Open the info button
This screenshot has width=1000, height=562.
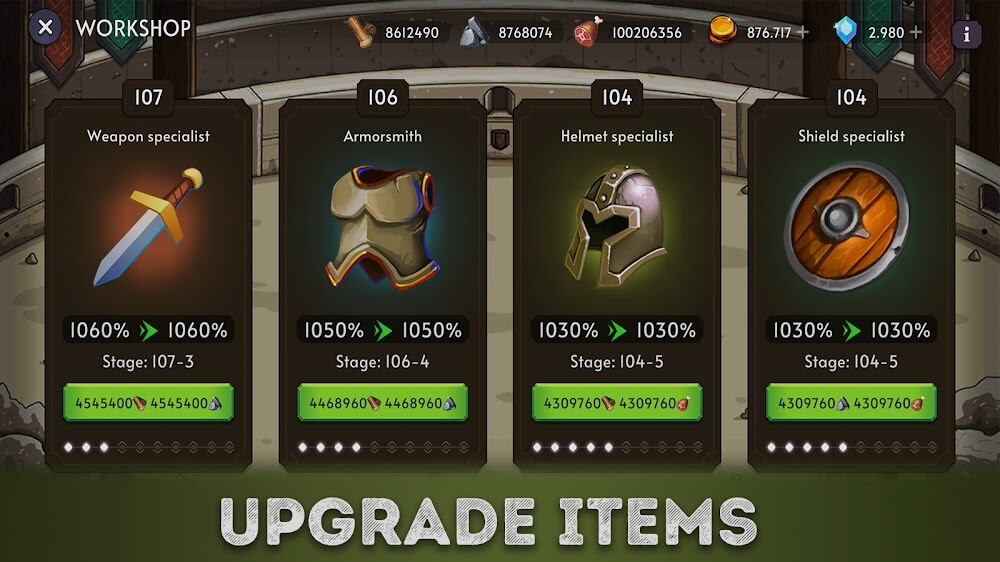pos(966,34)
